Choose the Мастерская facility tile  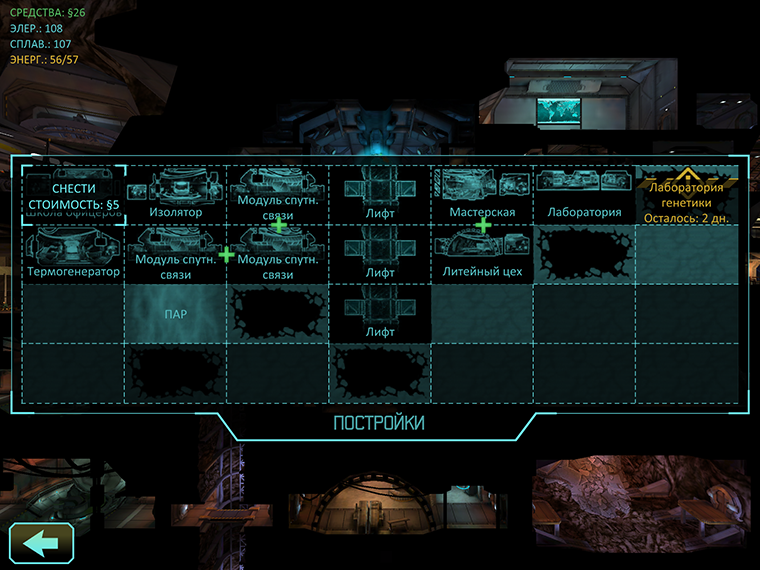482,195
